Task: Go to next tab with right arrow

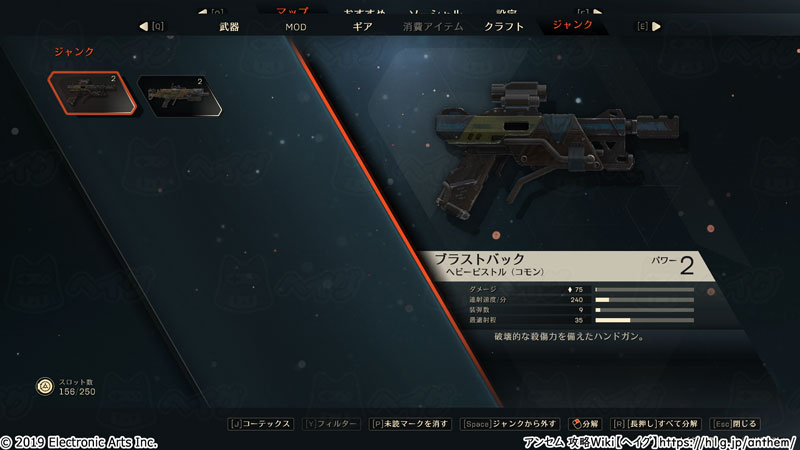Action: pyautogui.click(x=655, y=26)
